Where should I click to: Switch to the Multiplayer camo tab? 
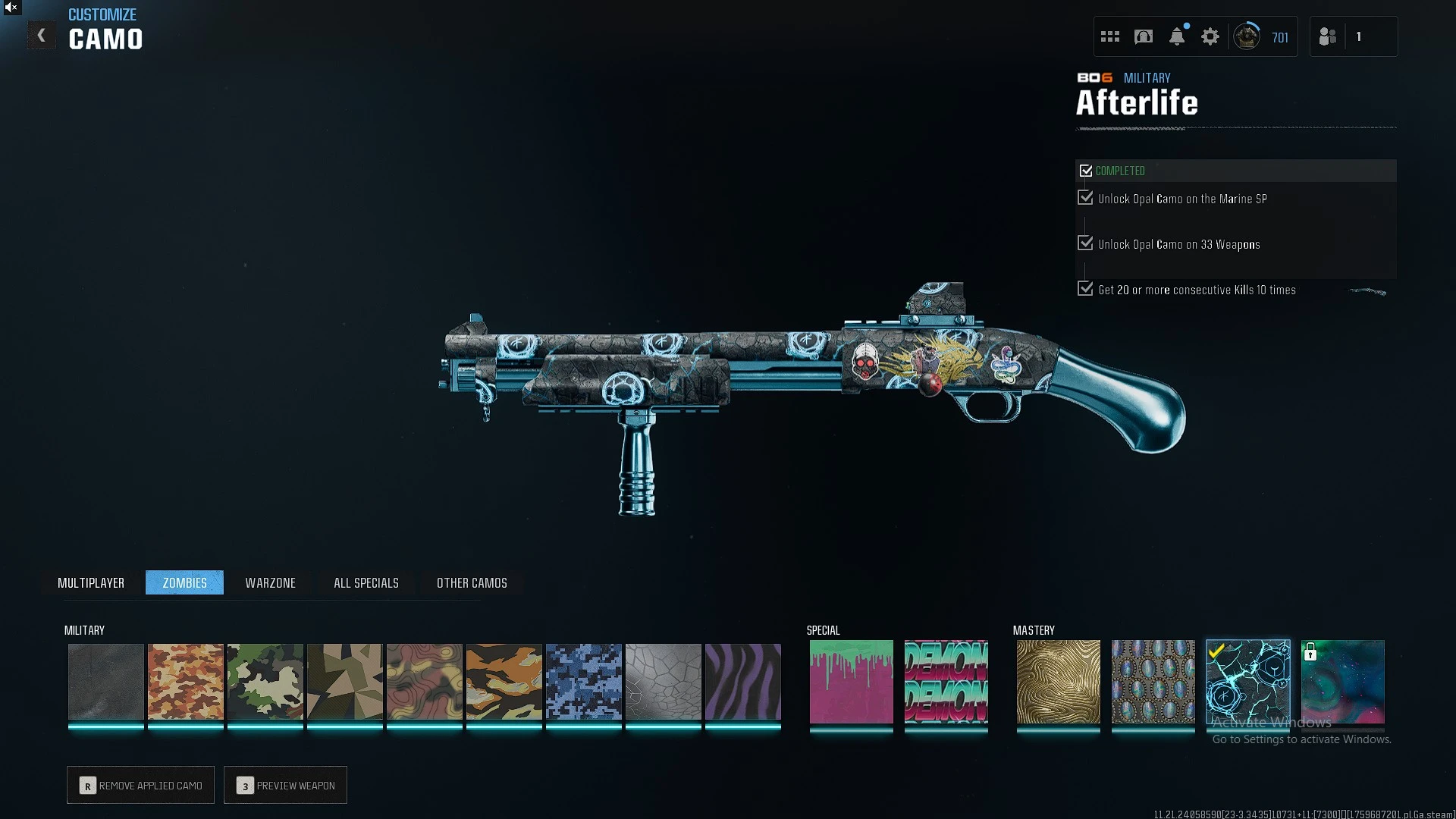[x=91, y=582]
